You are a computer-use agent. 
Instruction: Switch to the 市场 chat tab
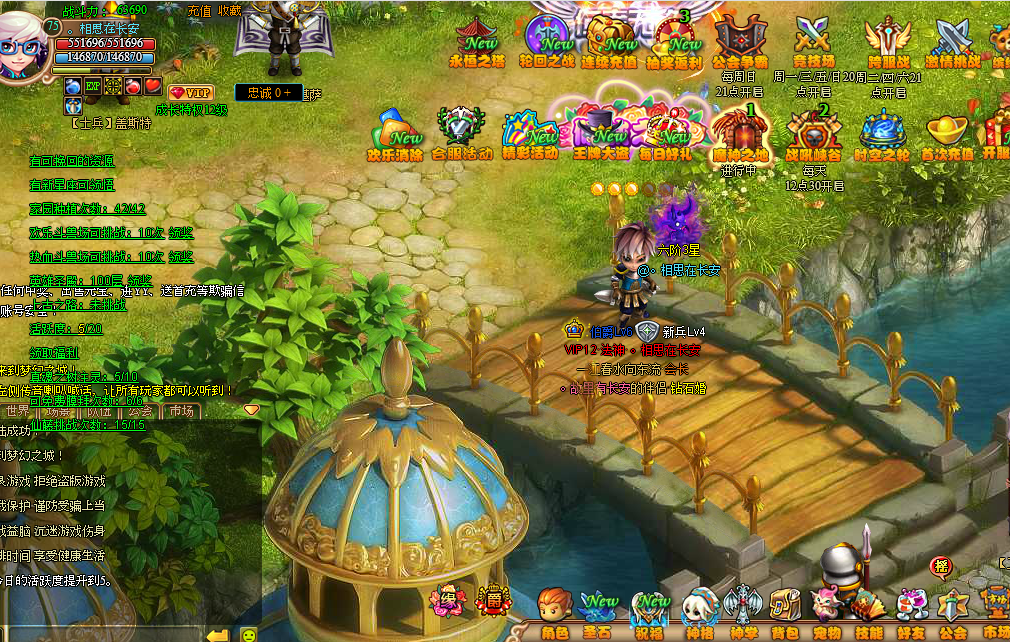point(181,411)
